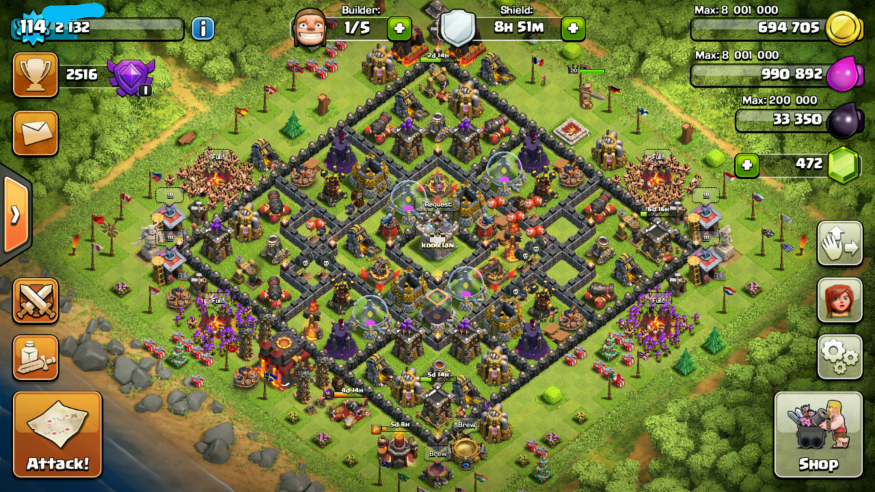
Task: Enter village layout edit mode
Action: click(839, 243)
